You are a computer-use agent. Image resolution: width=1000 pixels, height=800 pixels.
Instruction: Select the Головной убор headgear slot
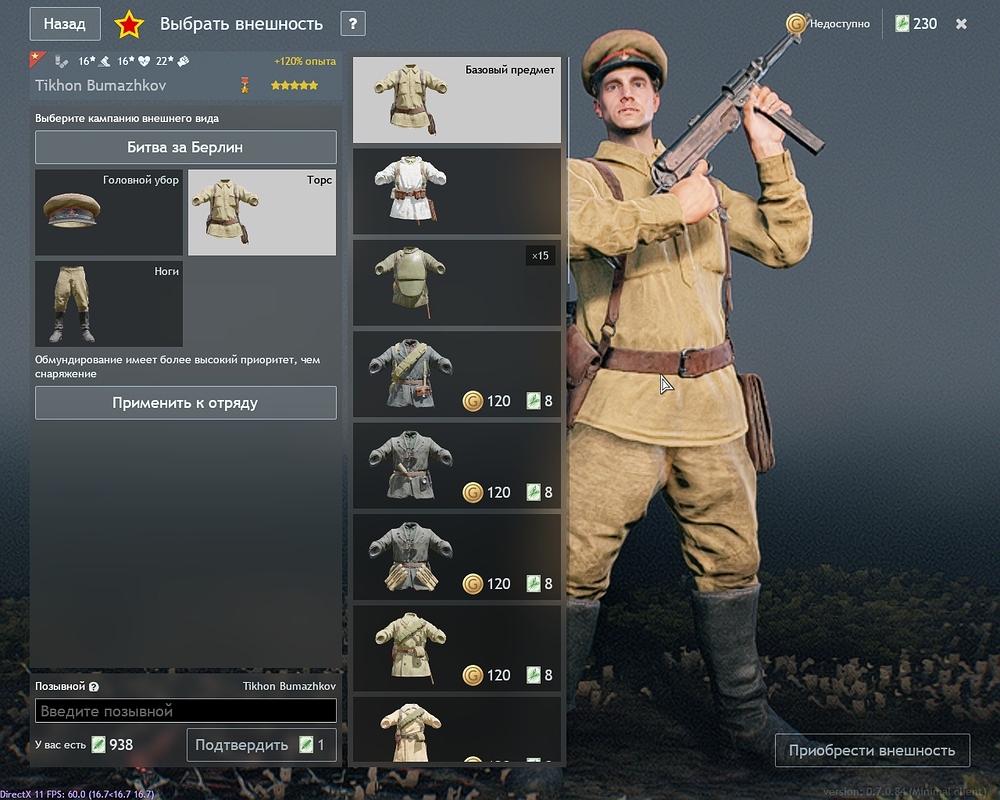[109, 212]
